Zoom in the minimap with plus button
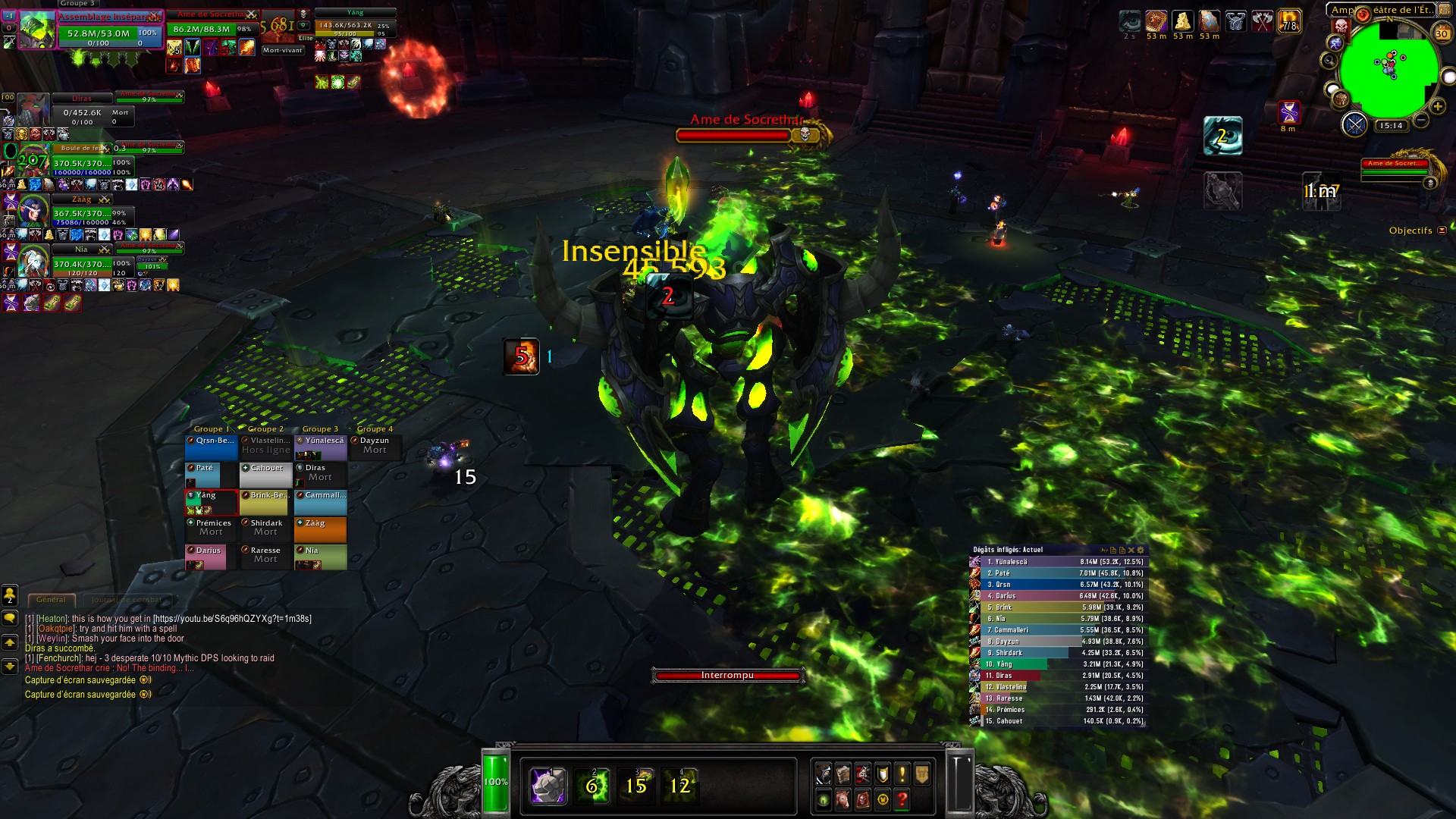The image size is (1456, 819). [x=1437, y=107]
